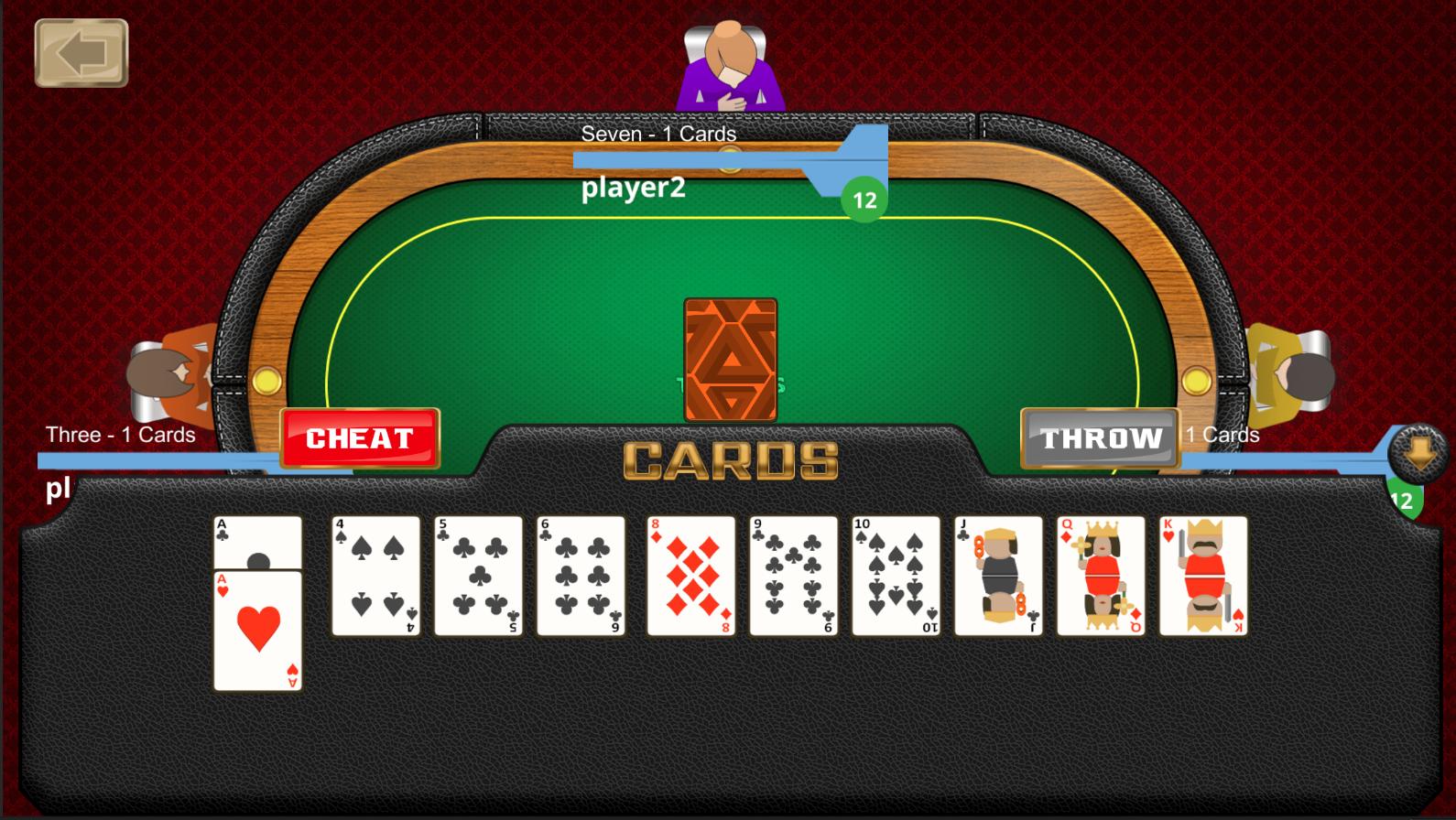The height and width of the screenshot is (820, 1456).
Task: Select the King of Hearts card
Action: [x=1202, y=577]
